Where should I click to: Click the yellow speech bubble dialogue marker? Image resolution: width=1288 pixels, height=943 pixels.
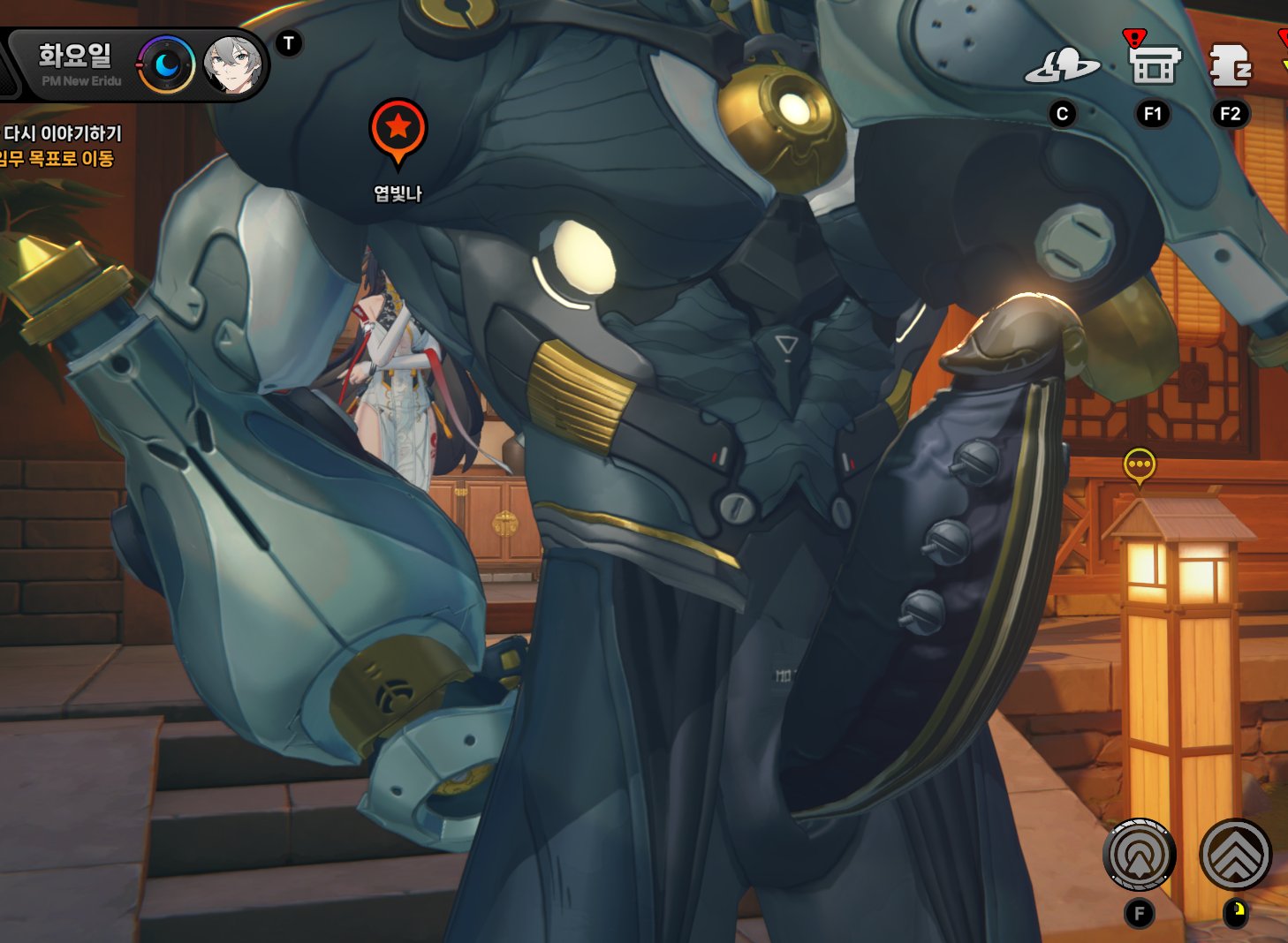(1139, 464)
